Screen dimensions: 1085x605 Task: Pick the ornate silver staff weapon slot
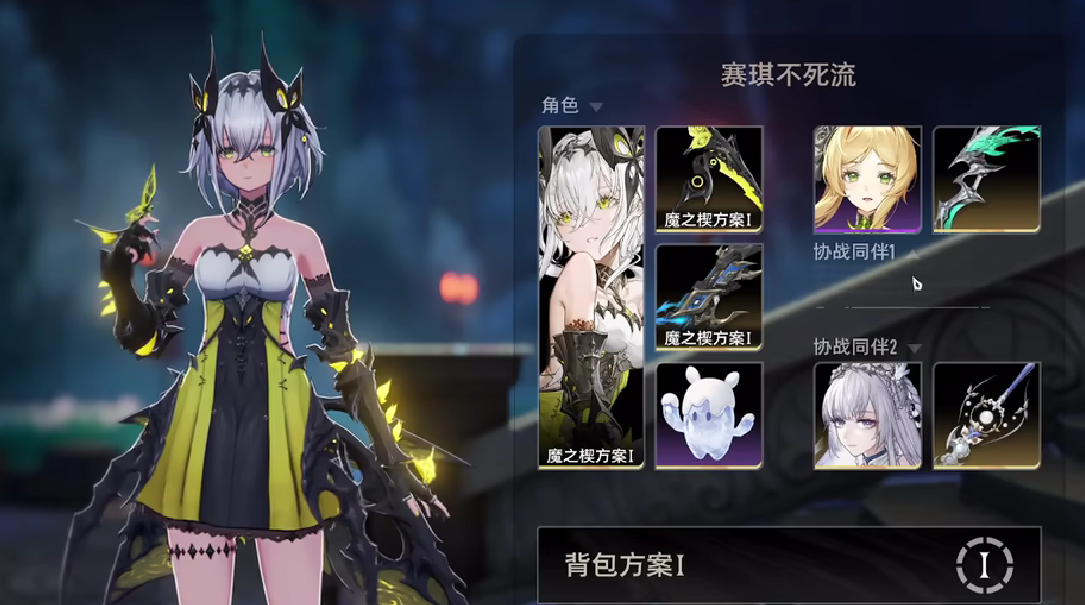point(987,415)
